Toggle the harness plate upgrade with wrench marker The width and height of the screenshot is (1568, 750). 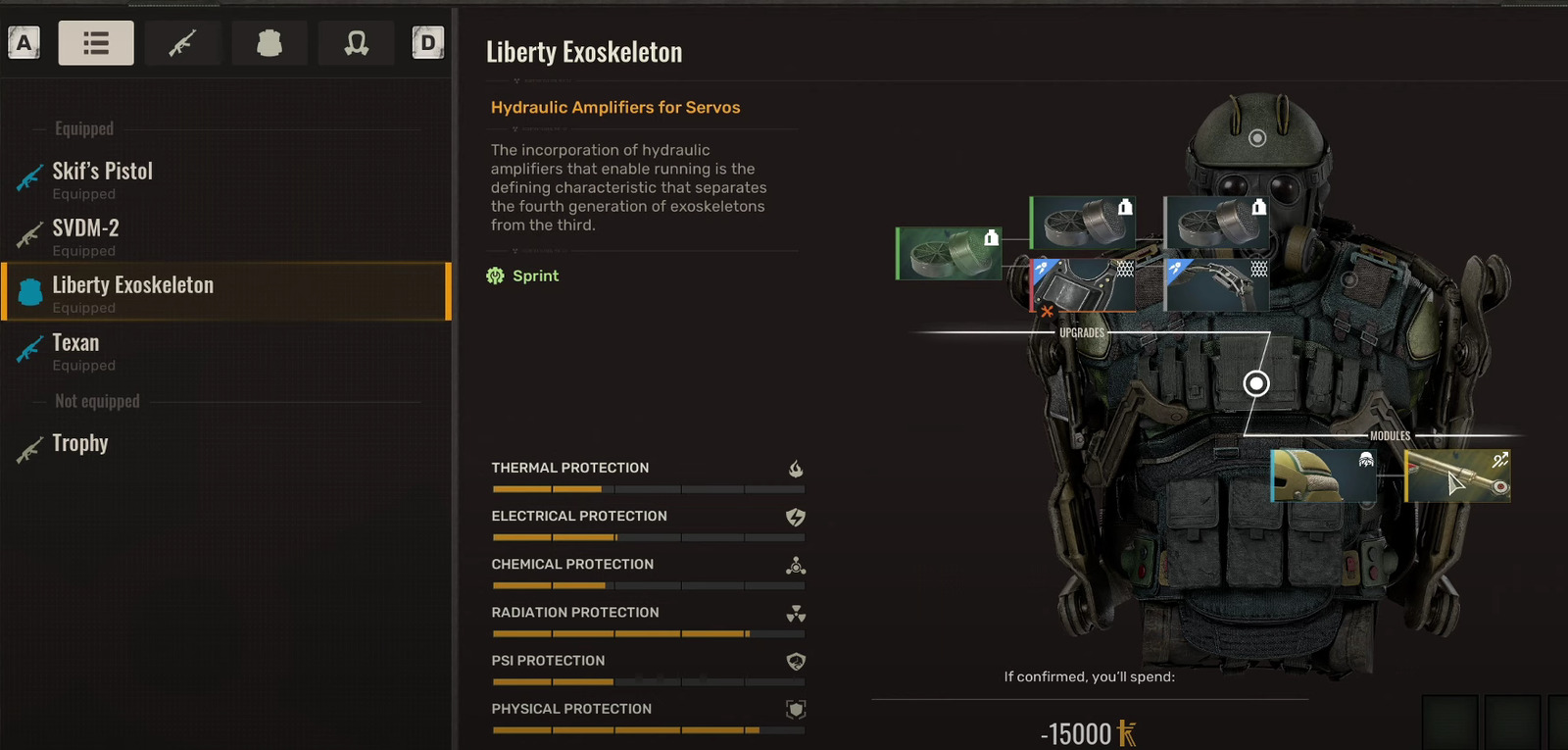pos(1083,285)
